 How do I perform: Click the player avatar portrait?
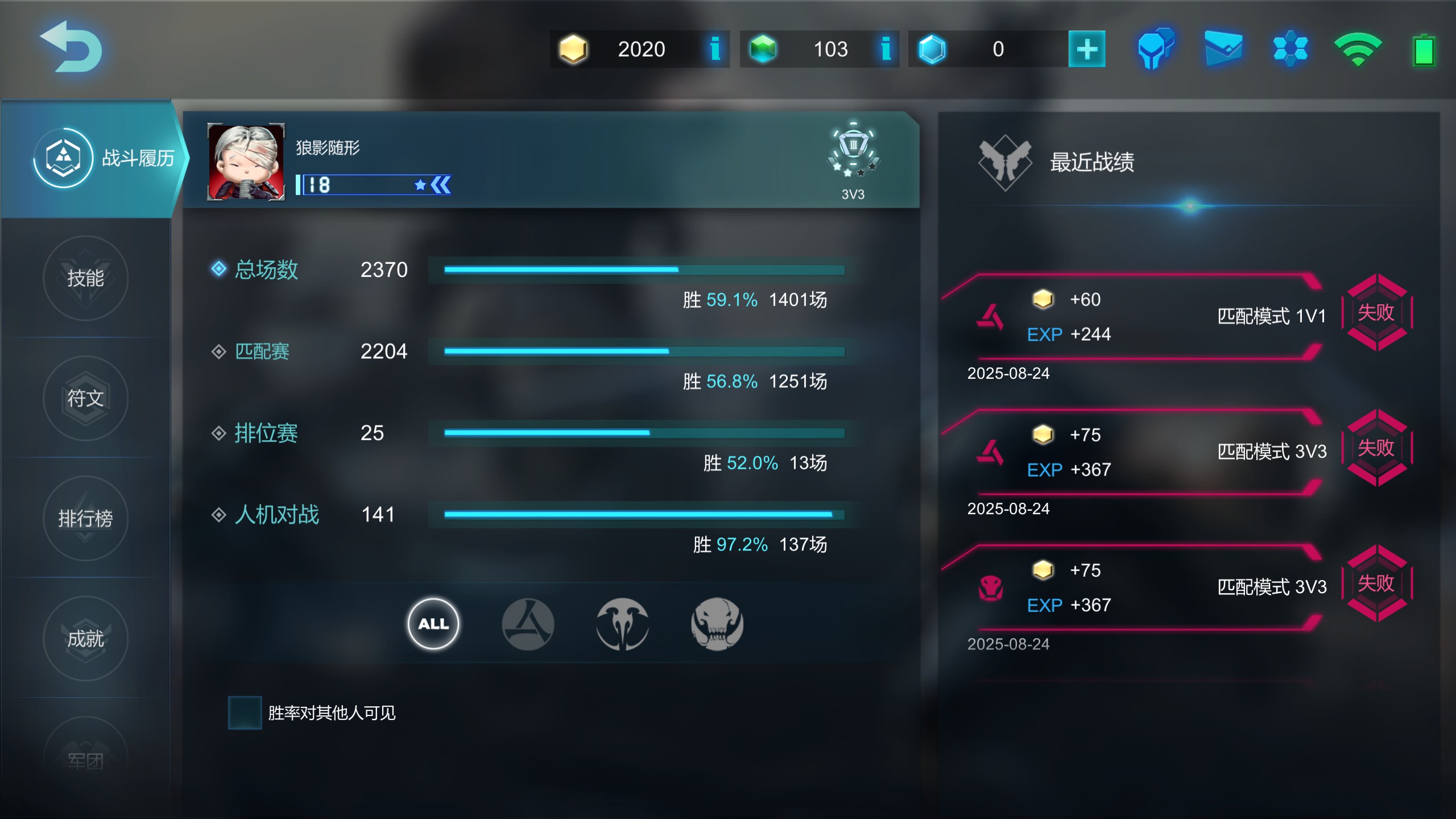click(x=246, y=162)
